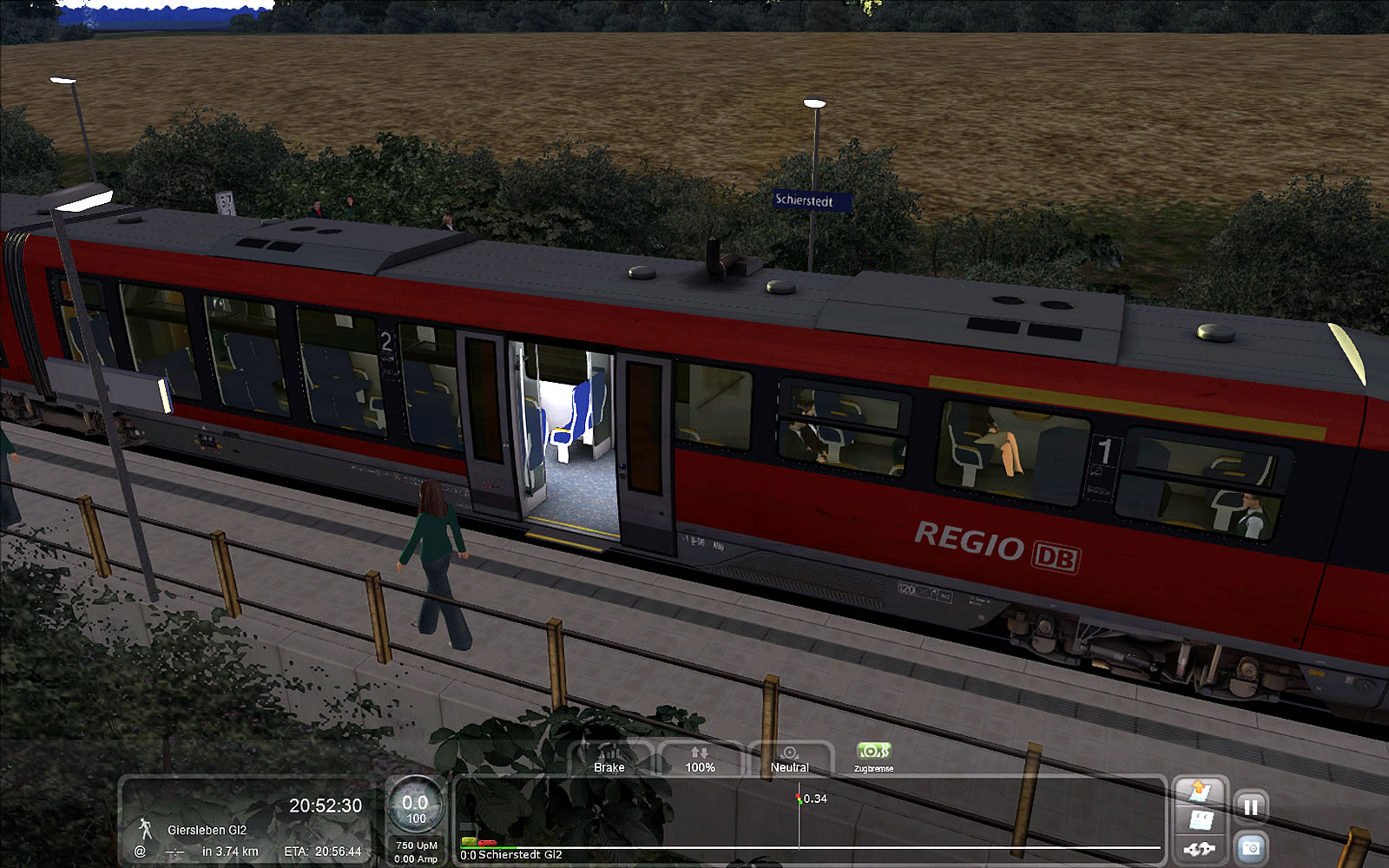1389x868 pixels.
Task: Toggle the green Zugbremse train brake icon
Action: (873, 753)
